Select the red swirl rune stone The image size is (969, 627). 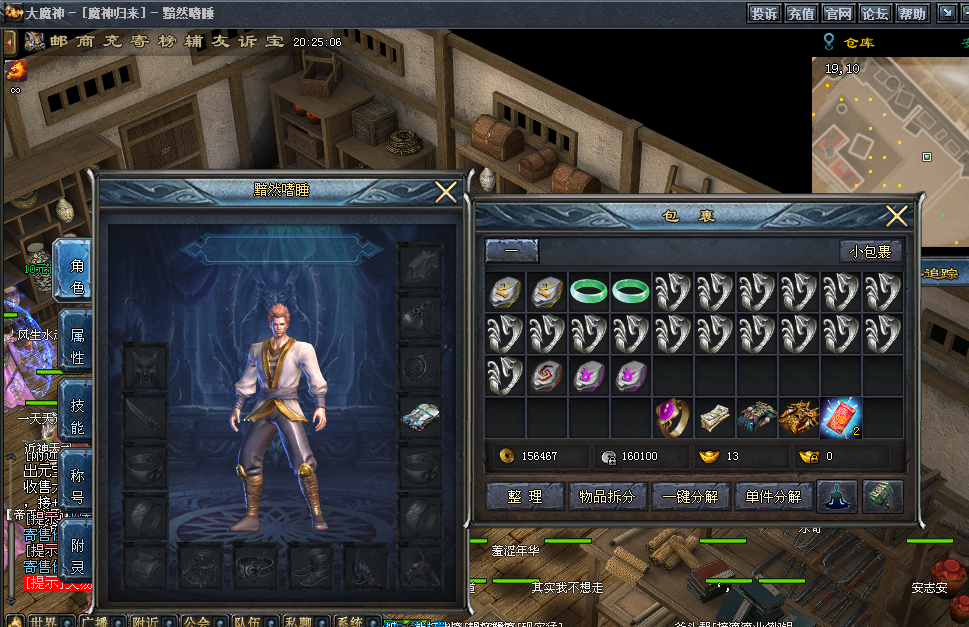tap(547, 376)
